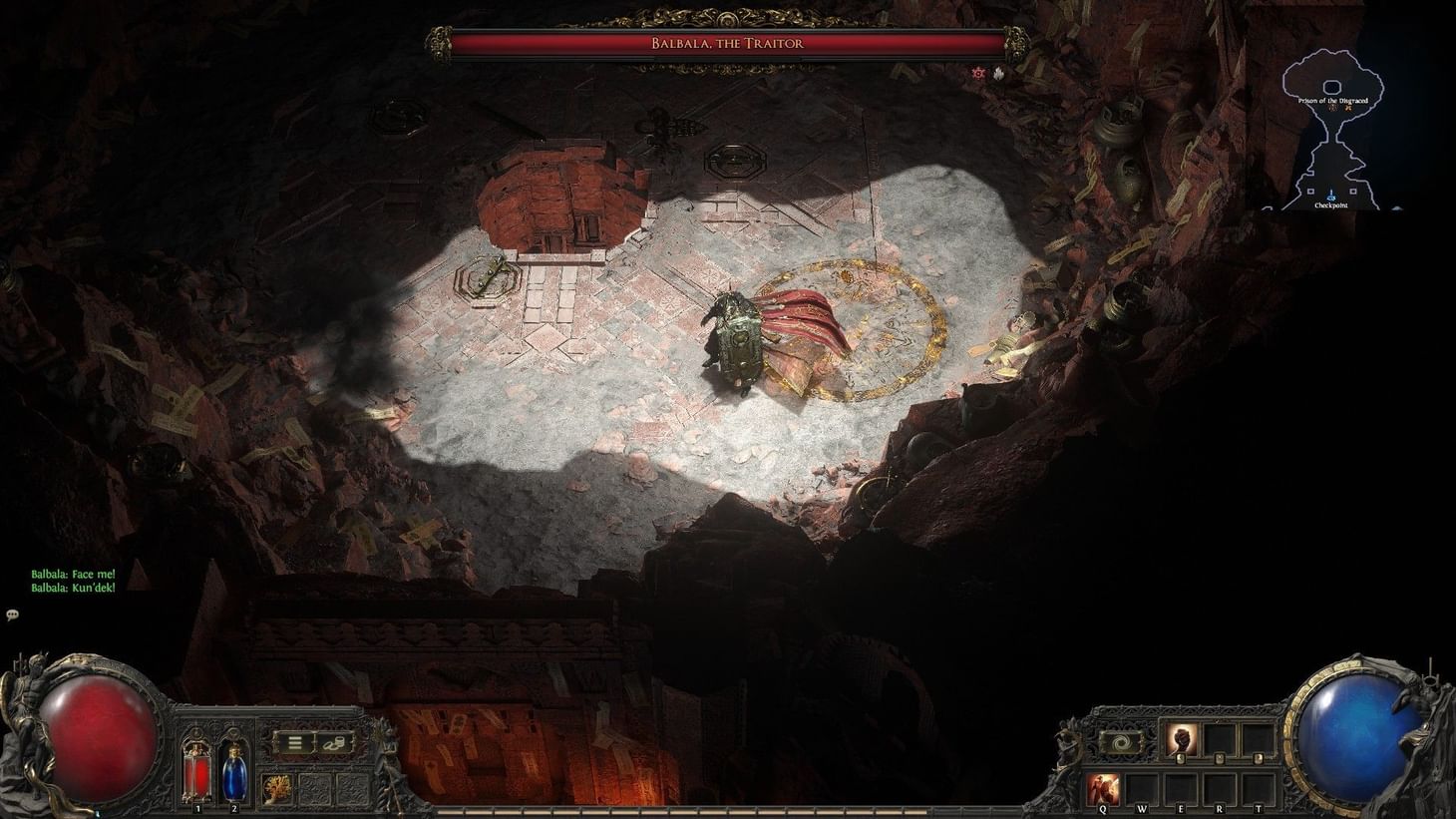Open the game menu via hamburger icon
Viewport: 1456px width, 819px height.
pos(295,742)
